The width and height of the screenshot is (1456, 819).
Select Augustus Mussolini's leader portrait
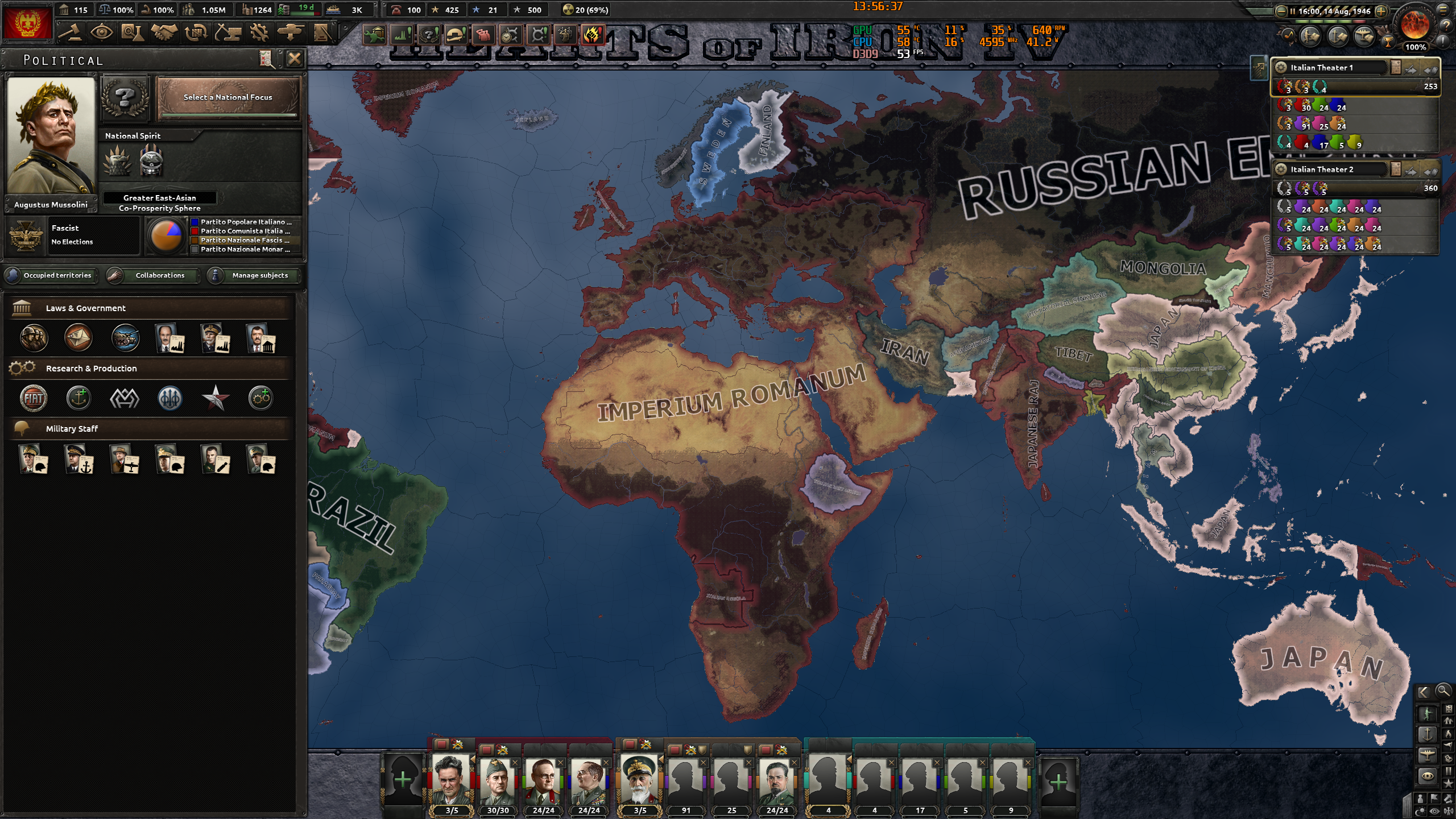pos(52,134)
